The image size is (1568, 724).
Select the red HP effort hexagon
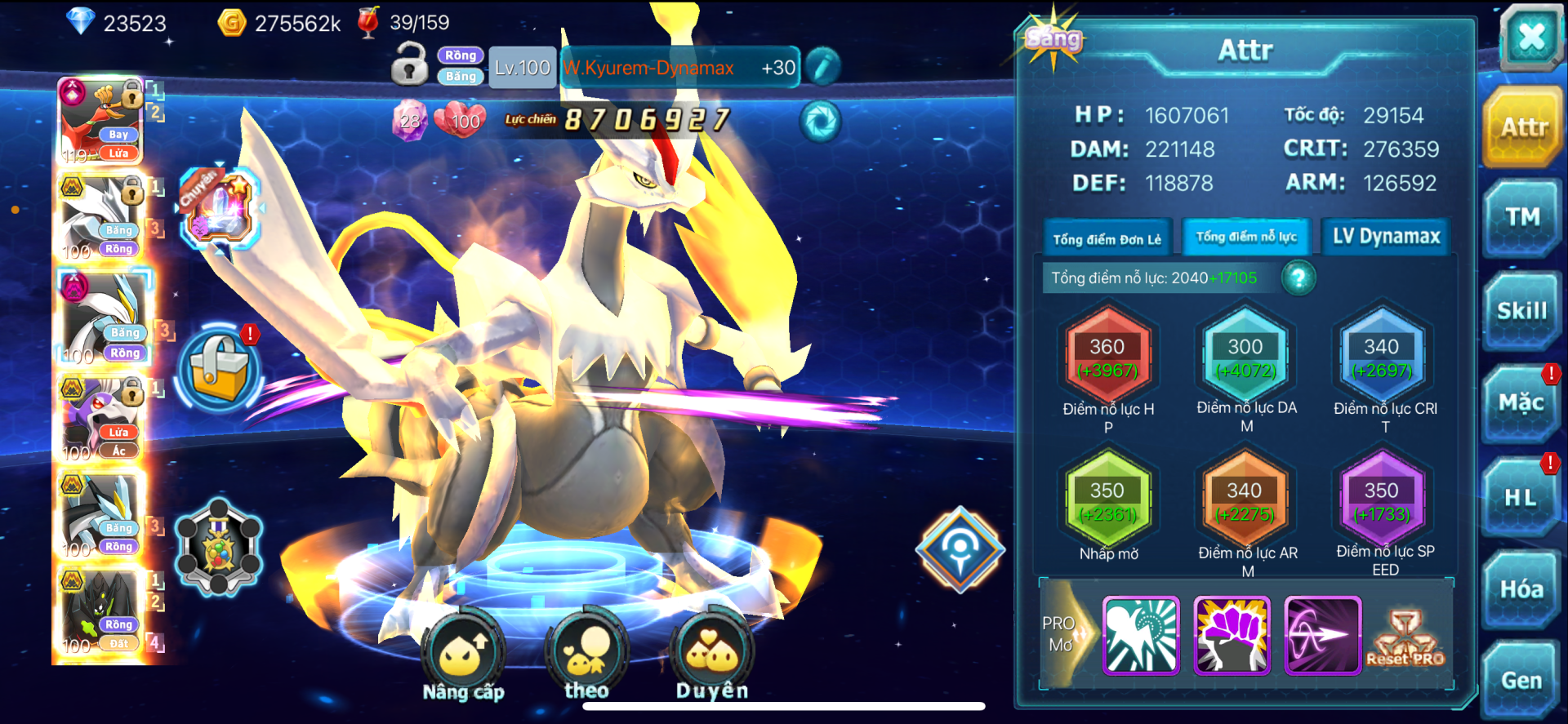pyautogui.click(x=1107, y=358)
